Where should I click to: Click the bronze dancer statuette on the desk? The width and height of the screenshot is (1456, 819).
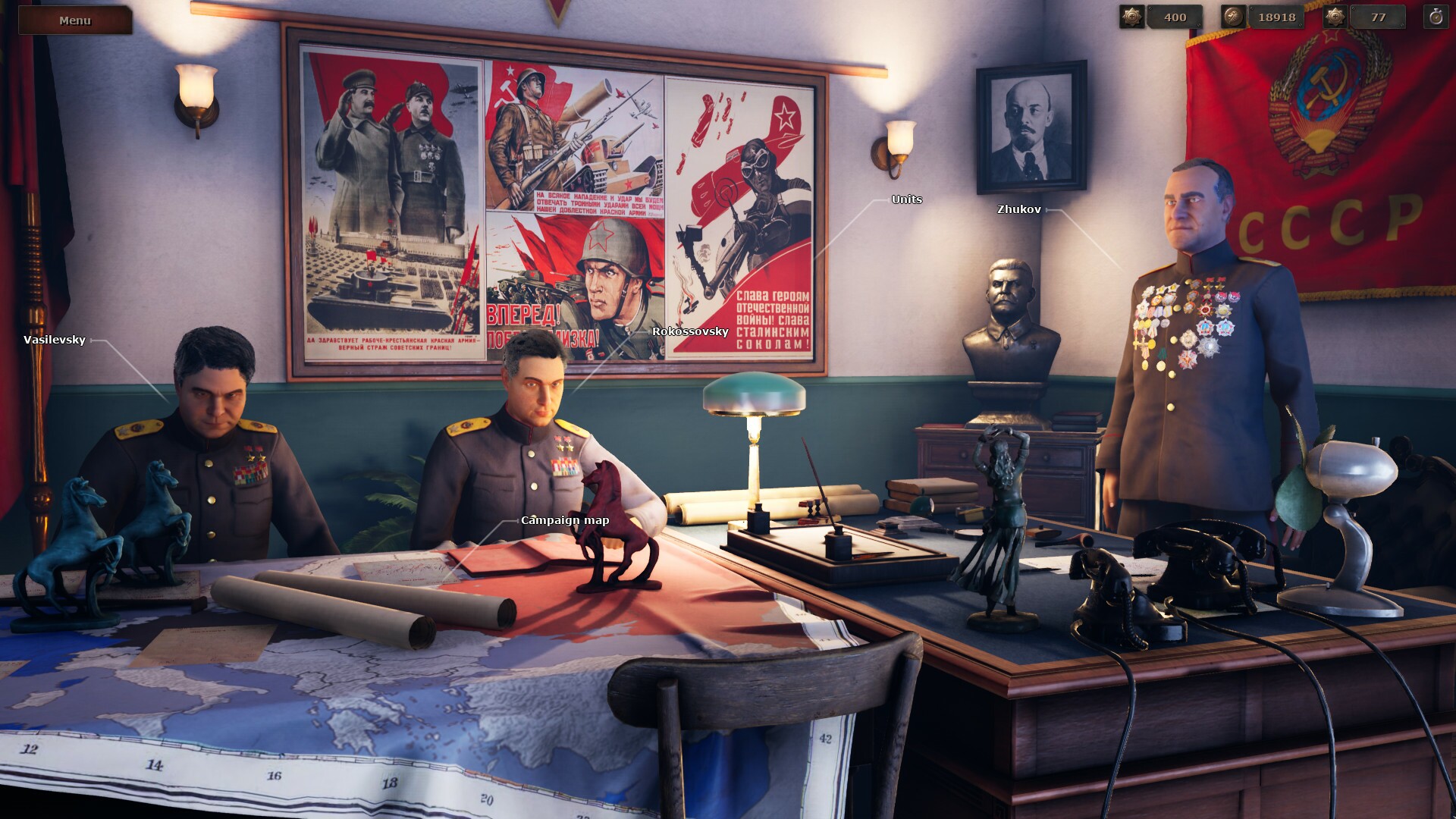1001,531
